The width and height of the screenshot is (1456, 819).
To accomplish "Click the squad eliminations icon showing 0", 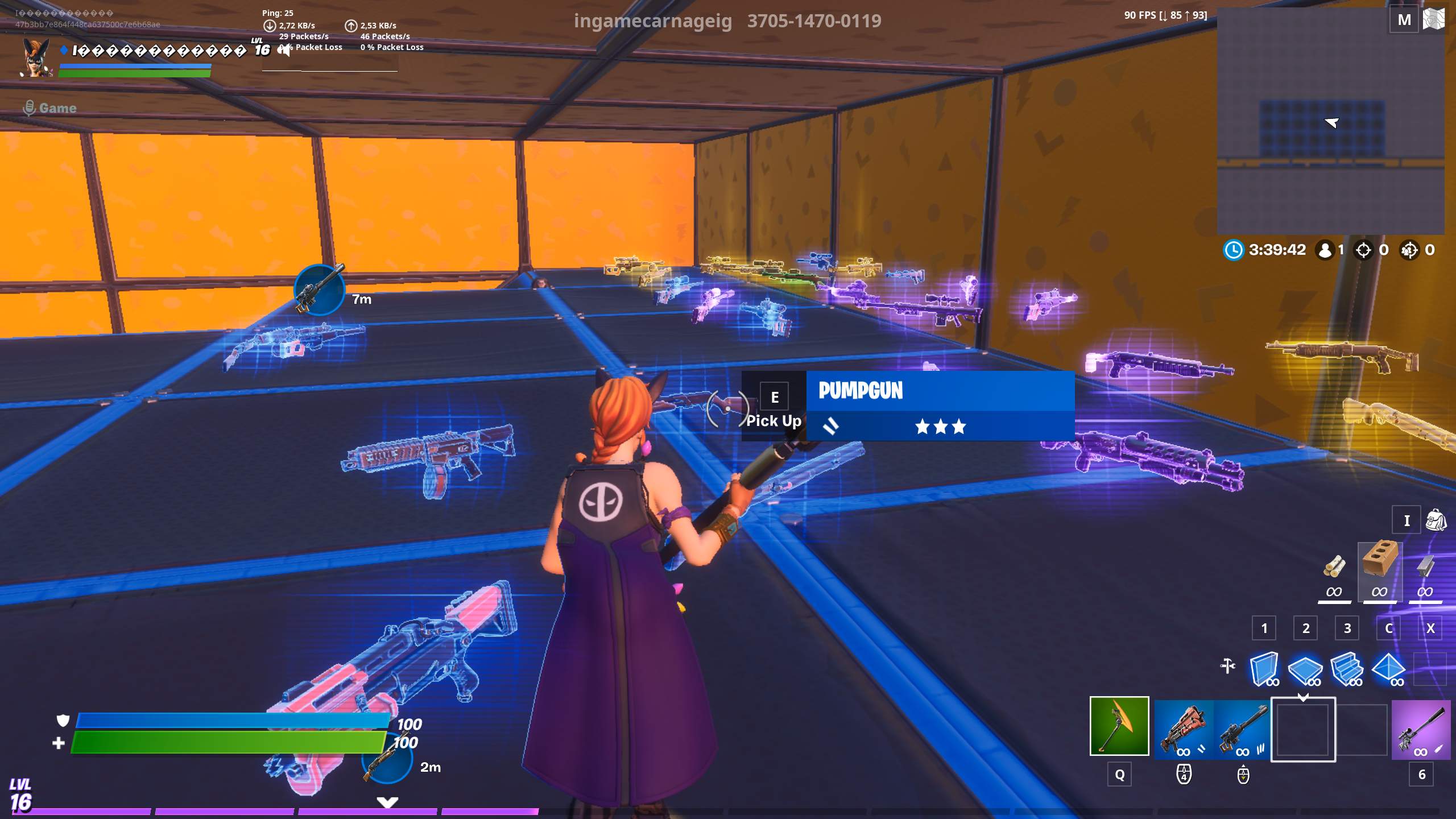I will pyautogui.click(x=1409, y=249).
